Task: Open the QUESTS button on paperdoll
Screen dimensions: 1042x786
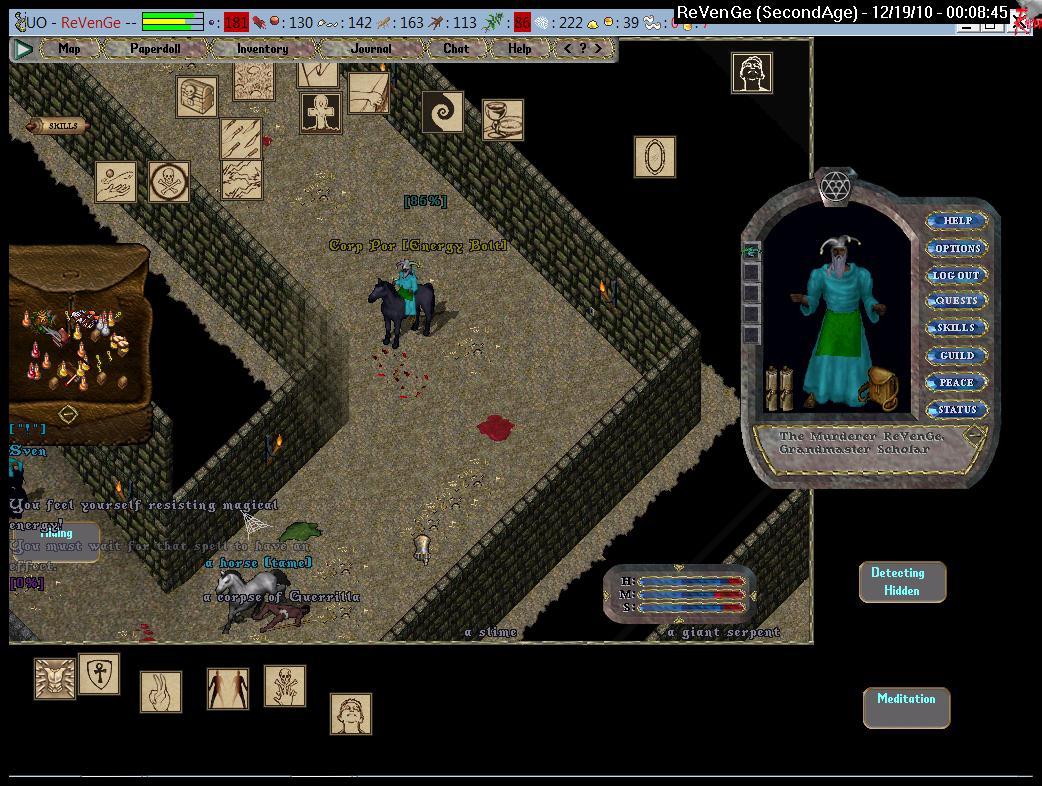Action: point(956,301)
